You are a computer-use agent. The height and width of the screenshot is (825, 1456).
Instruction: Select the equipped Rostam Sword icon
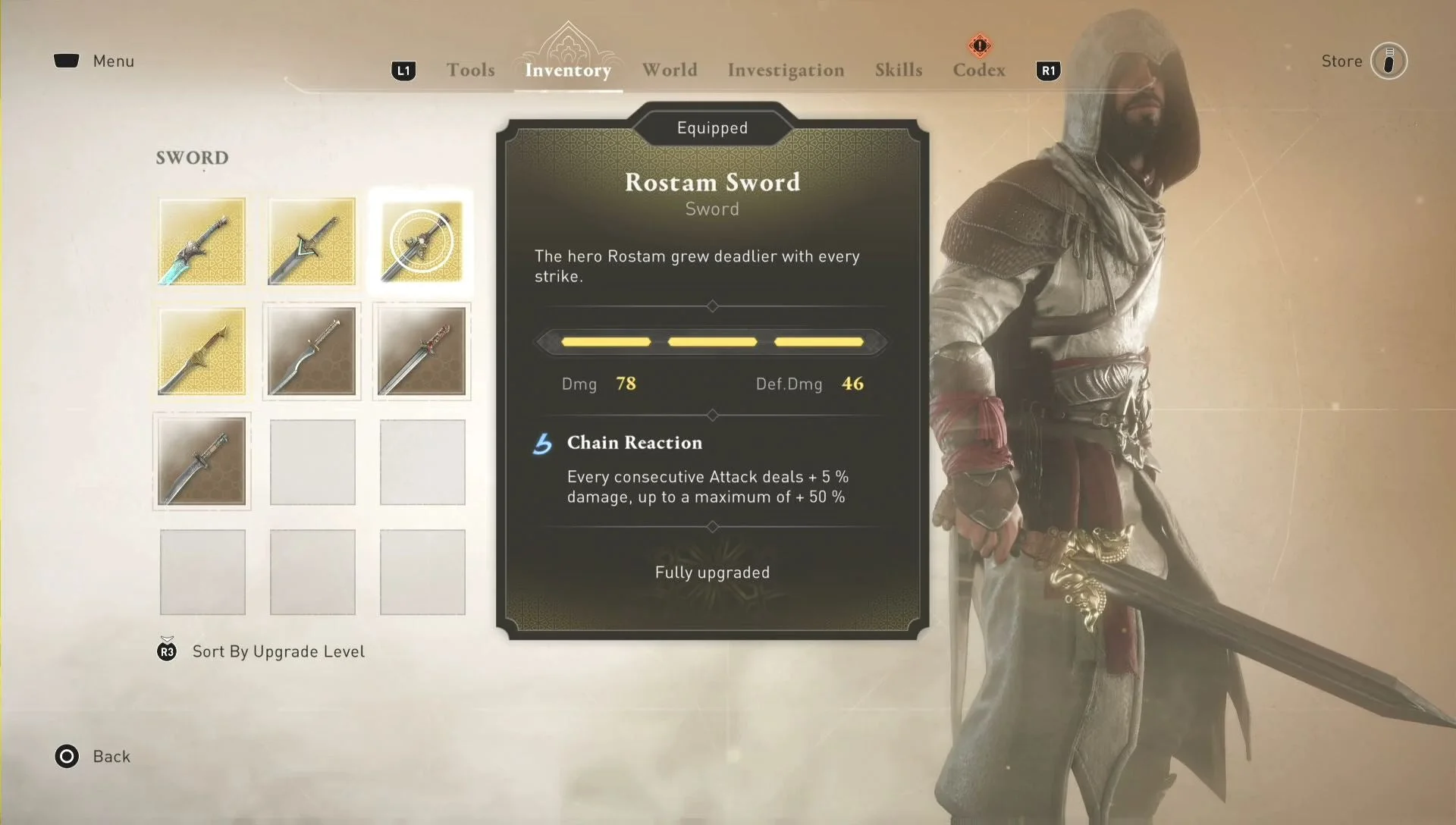(422, 242)
